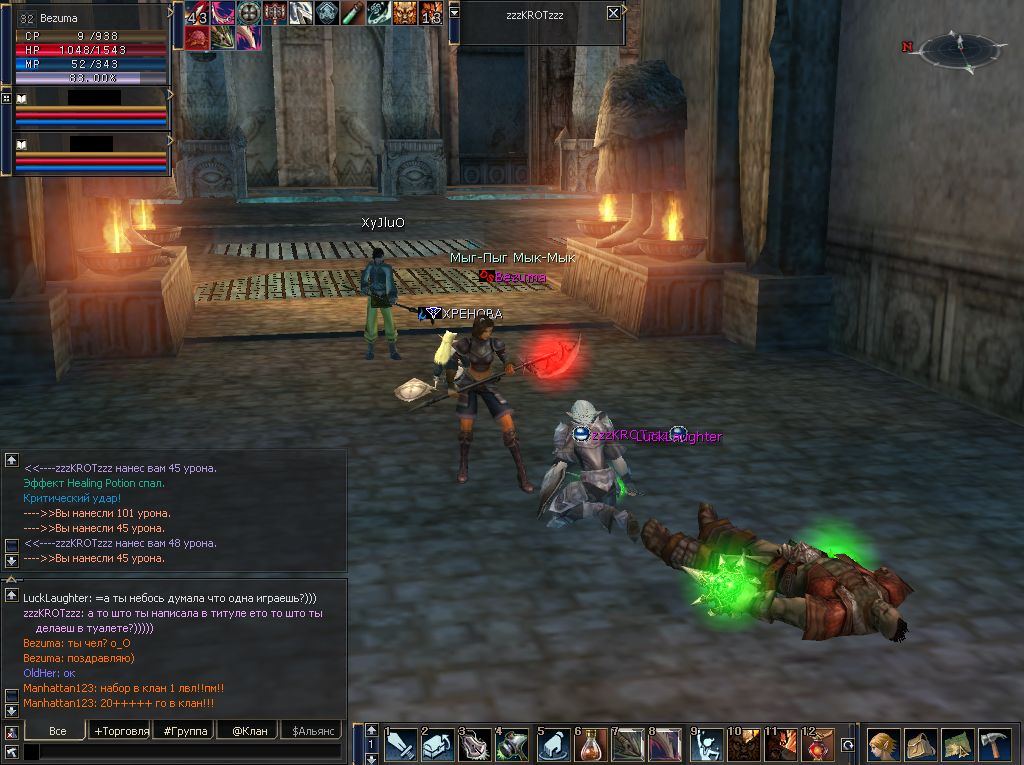Open the +Торговля chat tab
The height and width of the screenshot is (765, 1024).
pyautogui.click(x=121, y=731)
